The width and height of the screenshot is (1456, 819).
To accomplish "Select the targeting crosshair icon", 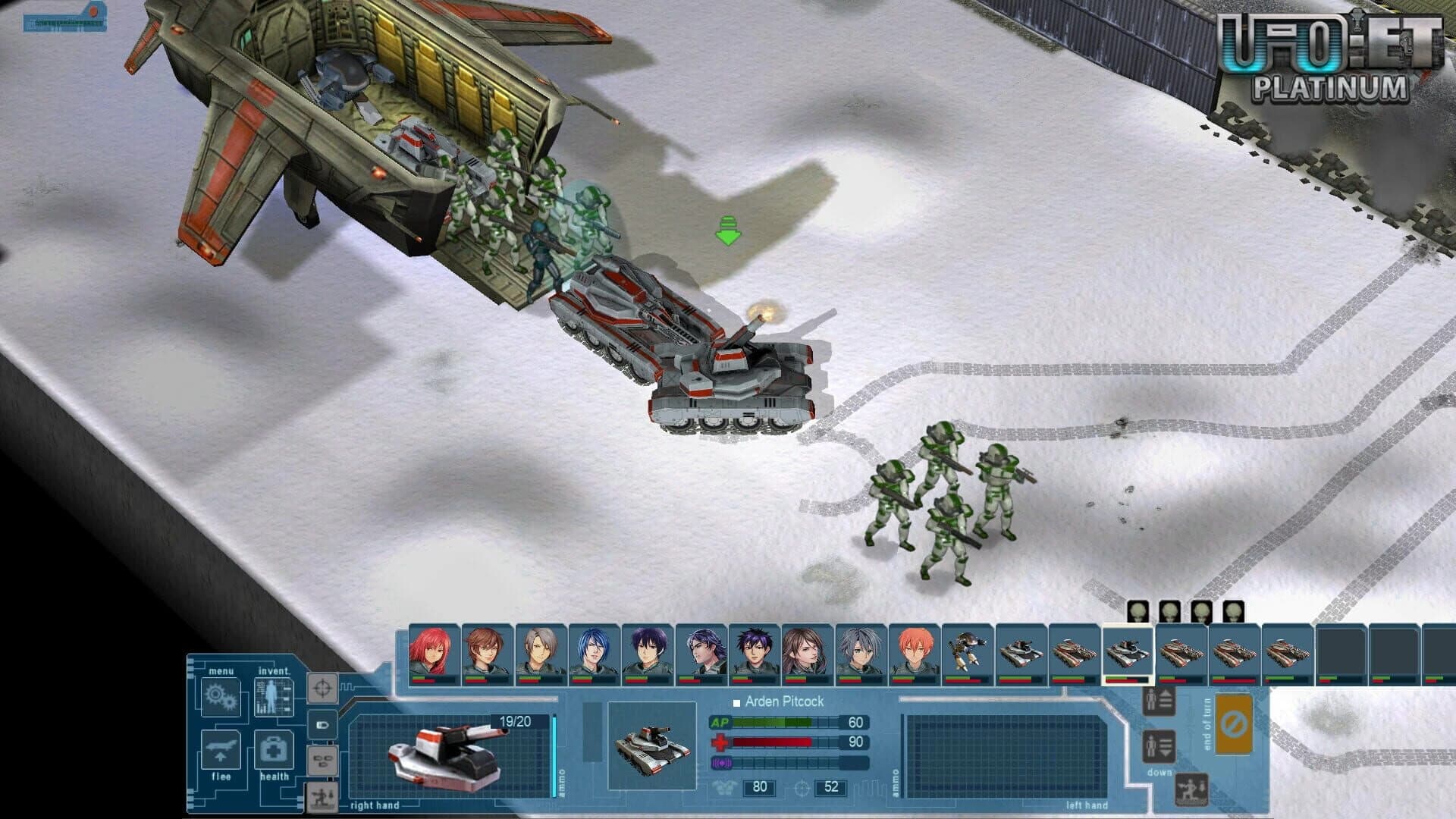I will (323, 689).
